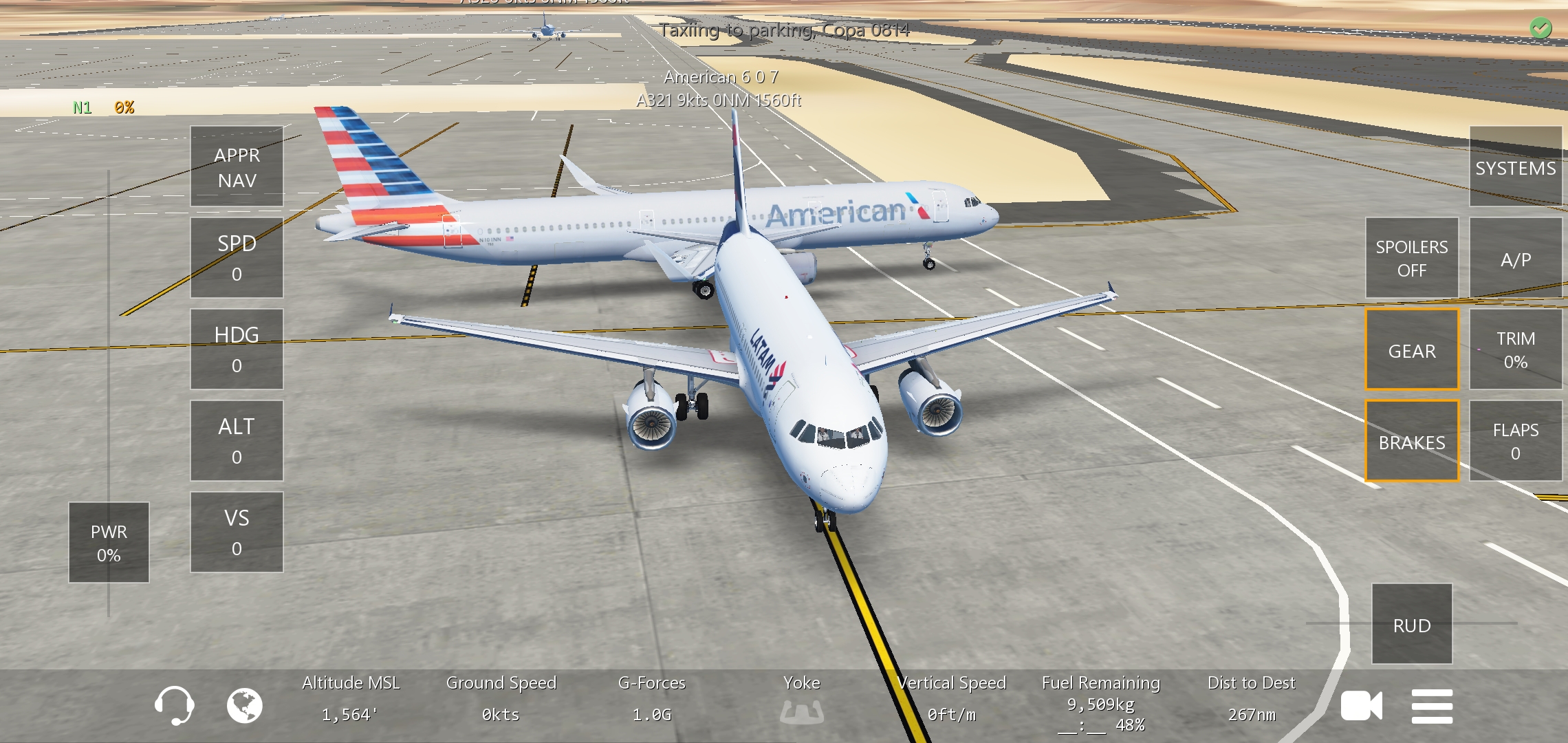
Task: Release the parking BRAKES button
Action: coord(1411,442)
